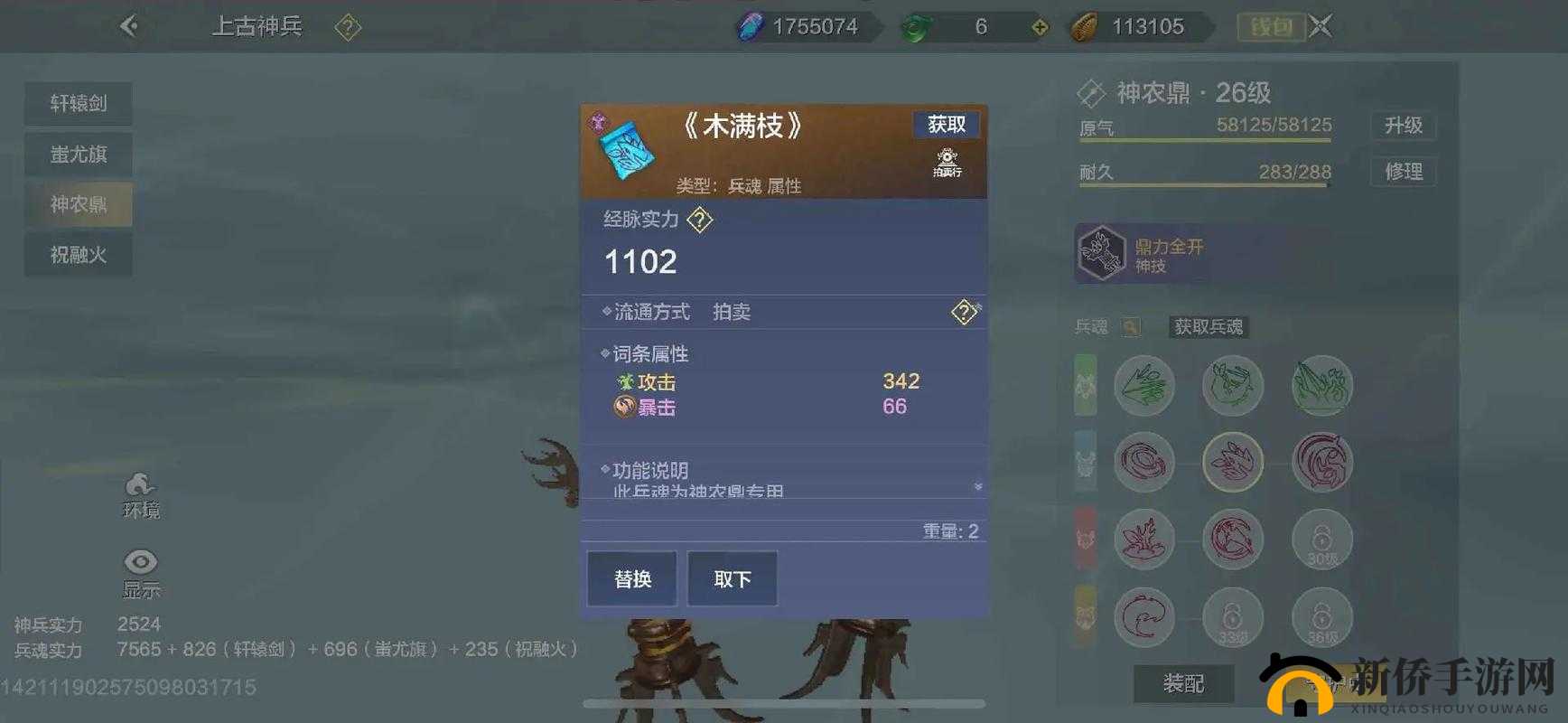
Task: Tap the back arrow beside 上古神兵
Action: (x=130, y=26)
